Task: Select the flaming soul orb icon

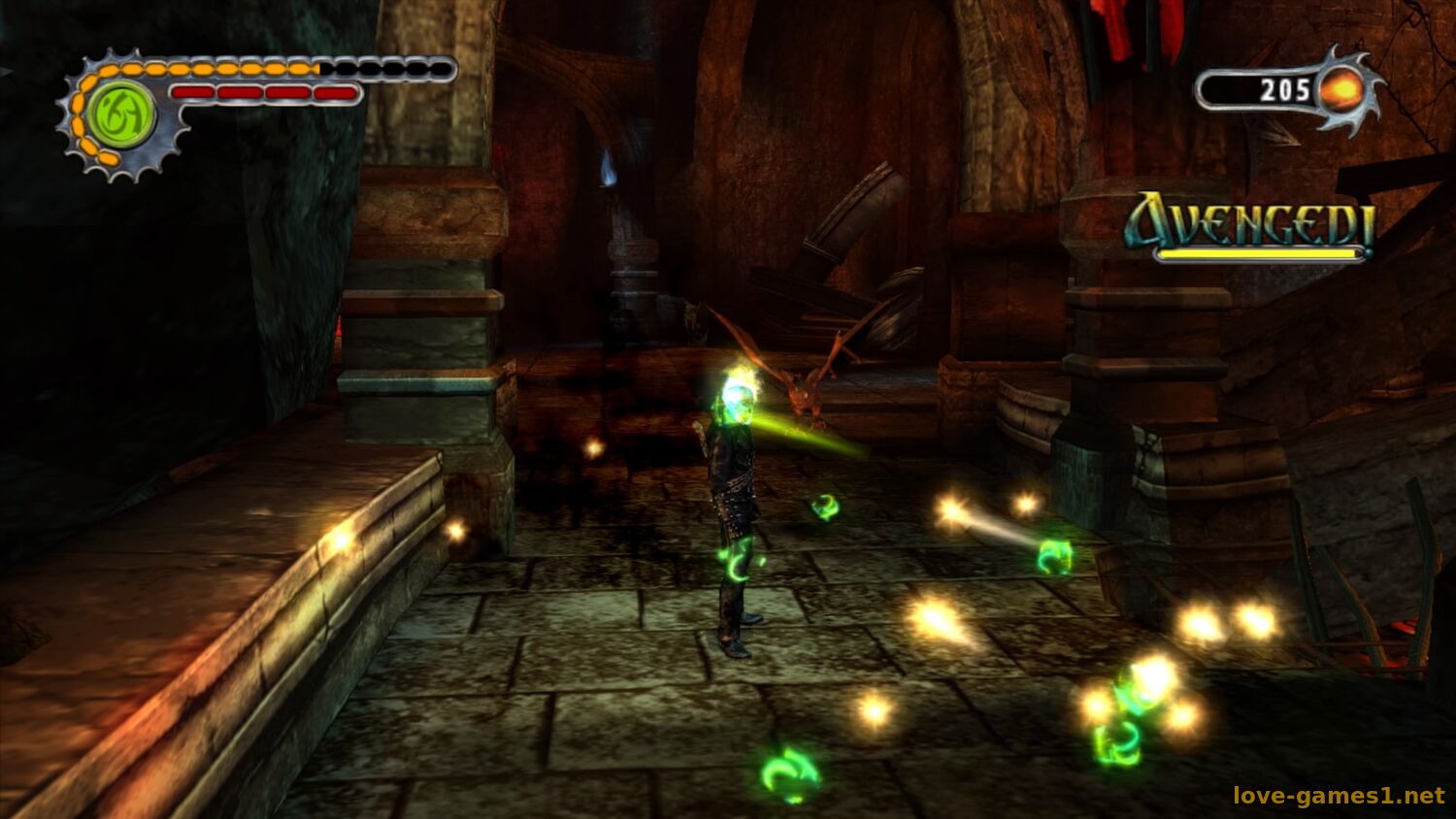Action: pyautogui.click(x=1346, y=90)
